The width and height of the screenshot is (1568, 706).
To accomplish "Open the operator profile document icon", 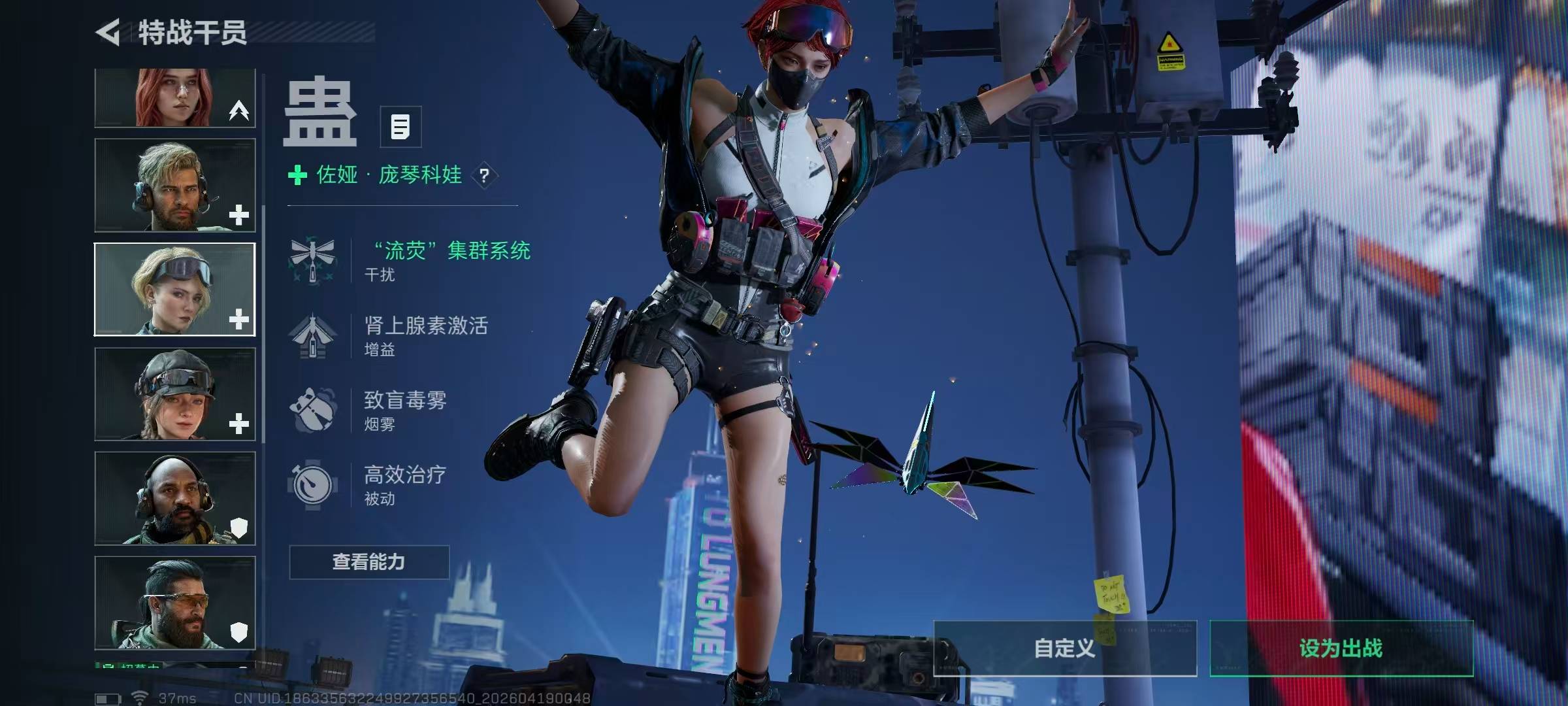I will [400, 127].
